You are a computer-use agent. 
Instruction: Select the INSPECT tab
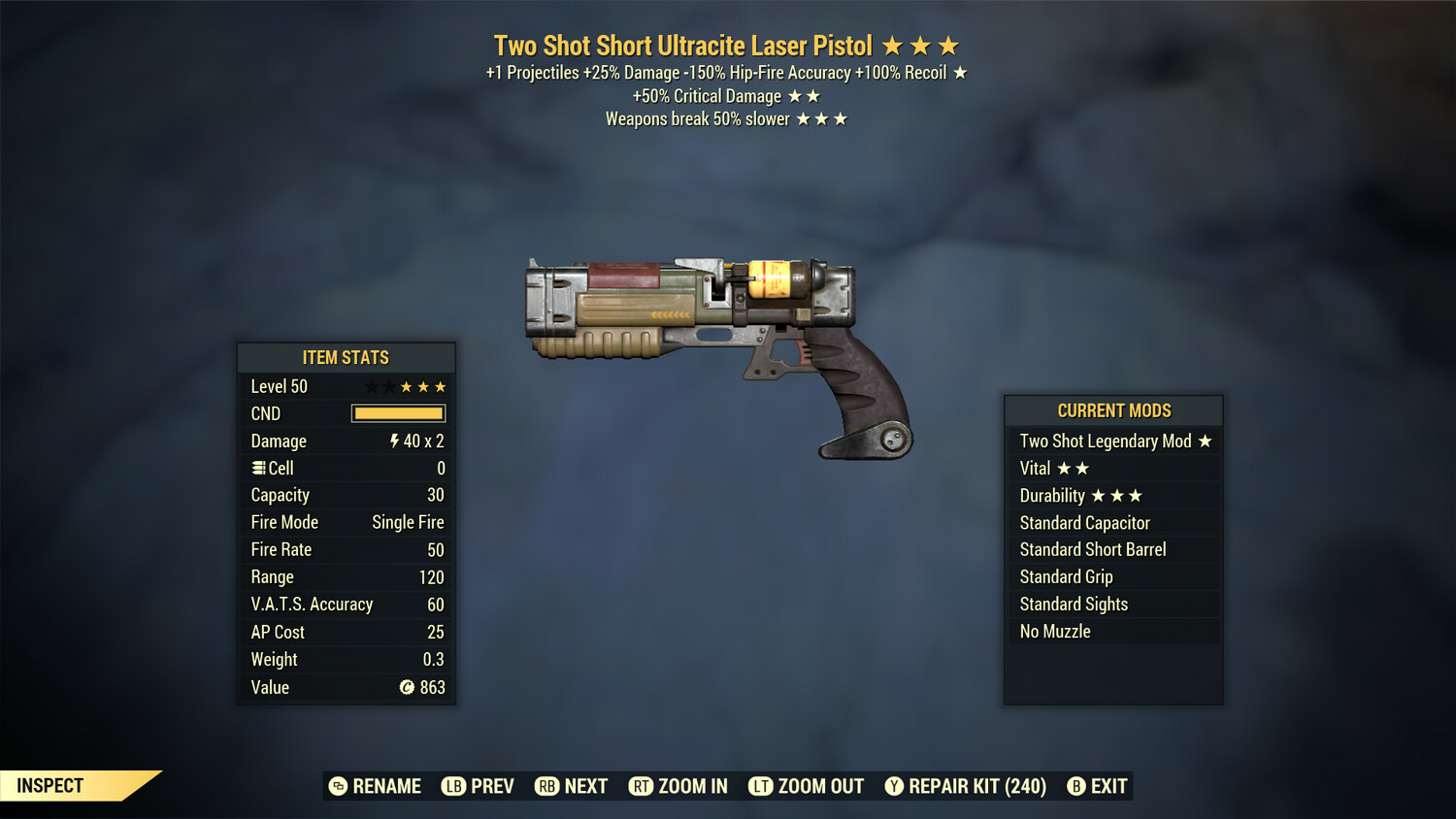pos(49,786)
